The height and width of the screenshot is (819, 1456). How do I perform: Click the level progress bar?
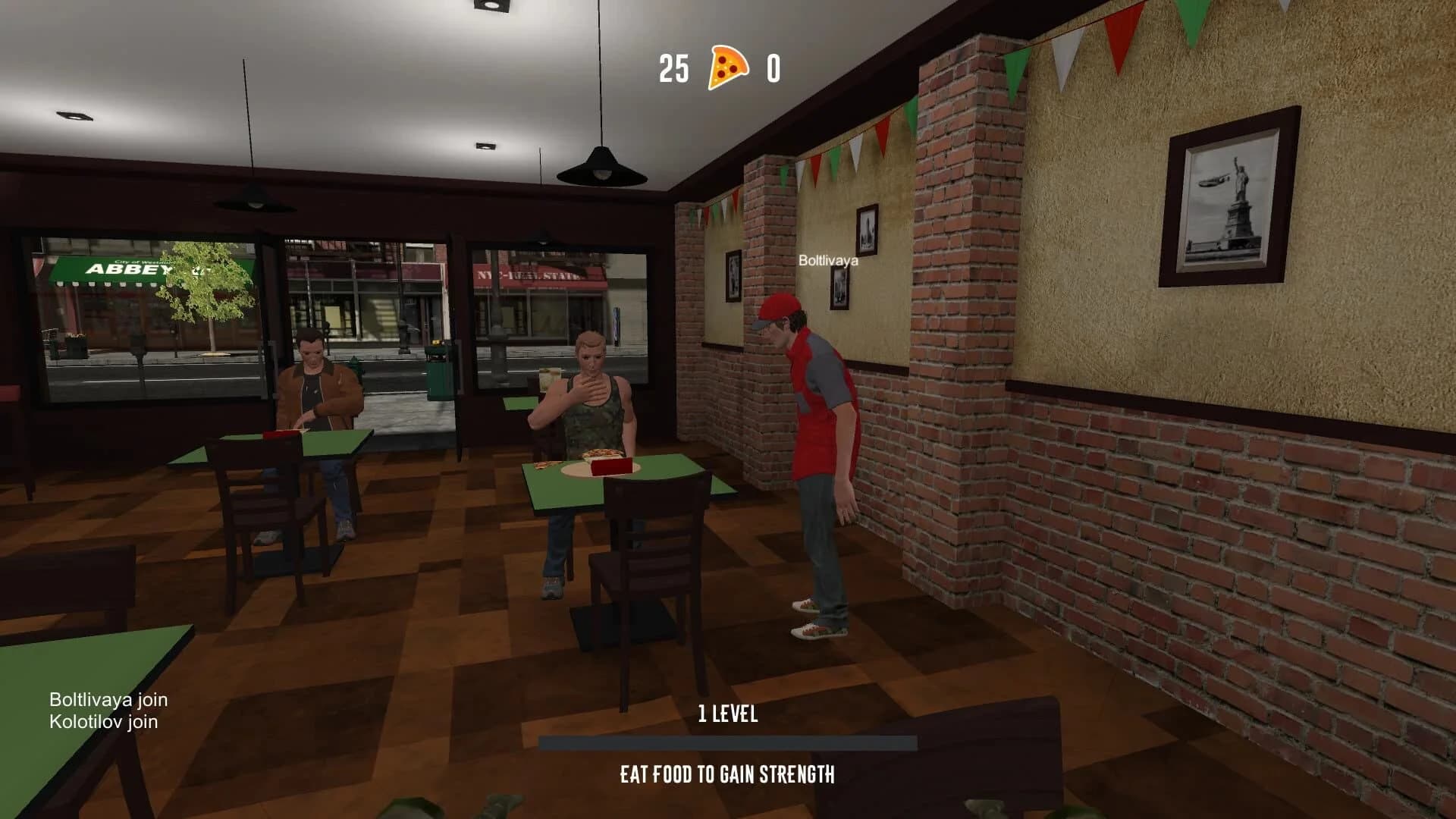click(730, 741)
